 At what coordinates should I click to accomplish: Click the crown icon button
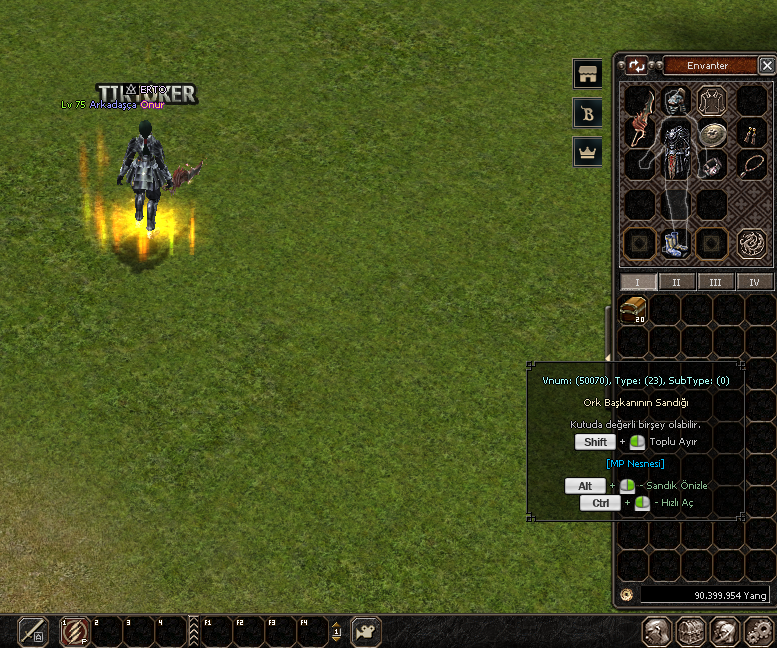pos(588,152)
